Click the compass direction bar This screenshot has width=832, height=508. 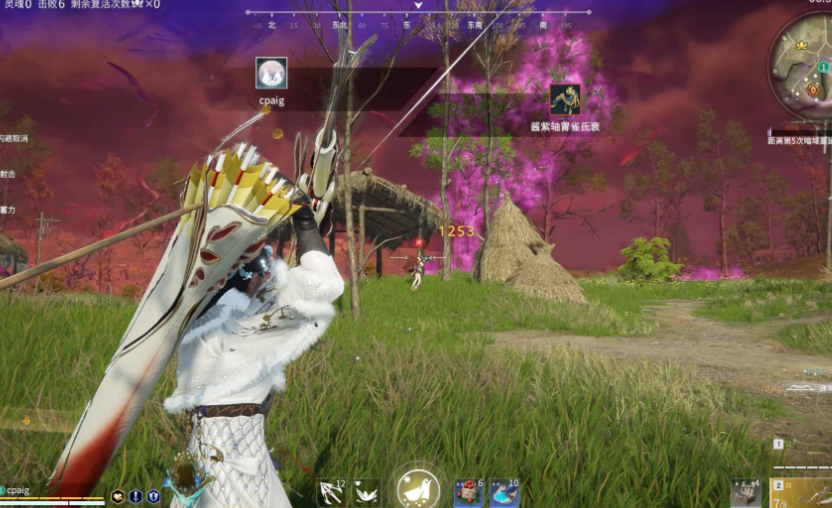[x=418, y=17]
